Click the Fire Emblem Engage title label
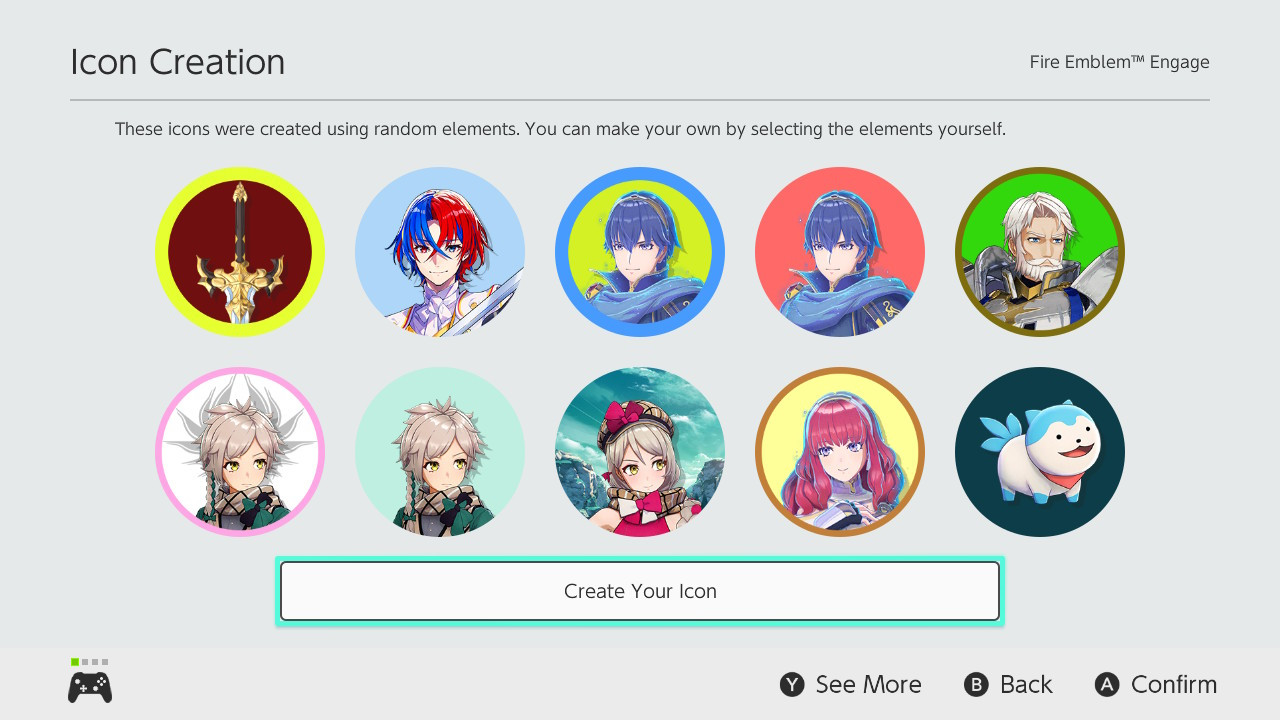Screen dimensions: 1280x720 coord(1119,61)
